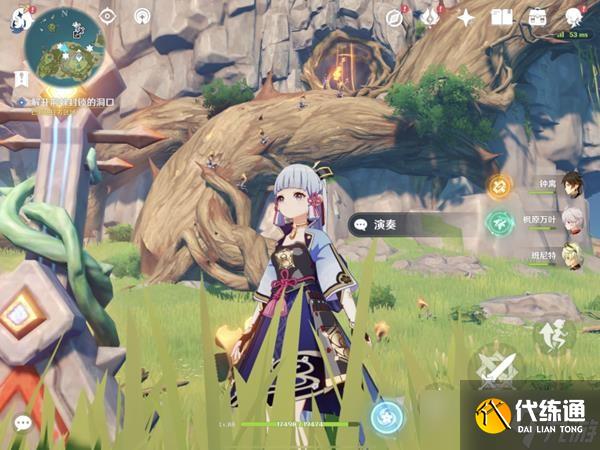
Task: Open the battle pass emblem icon
Action: click(x=430, y=17)
